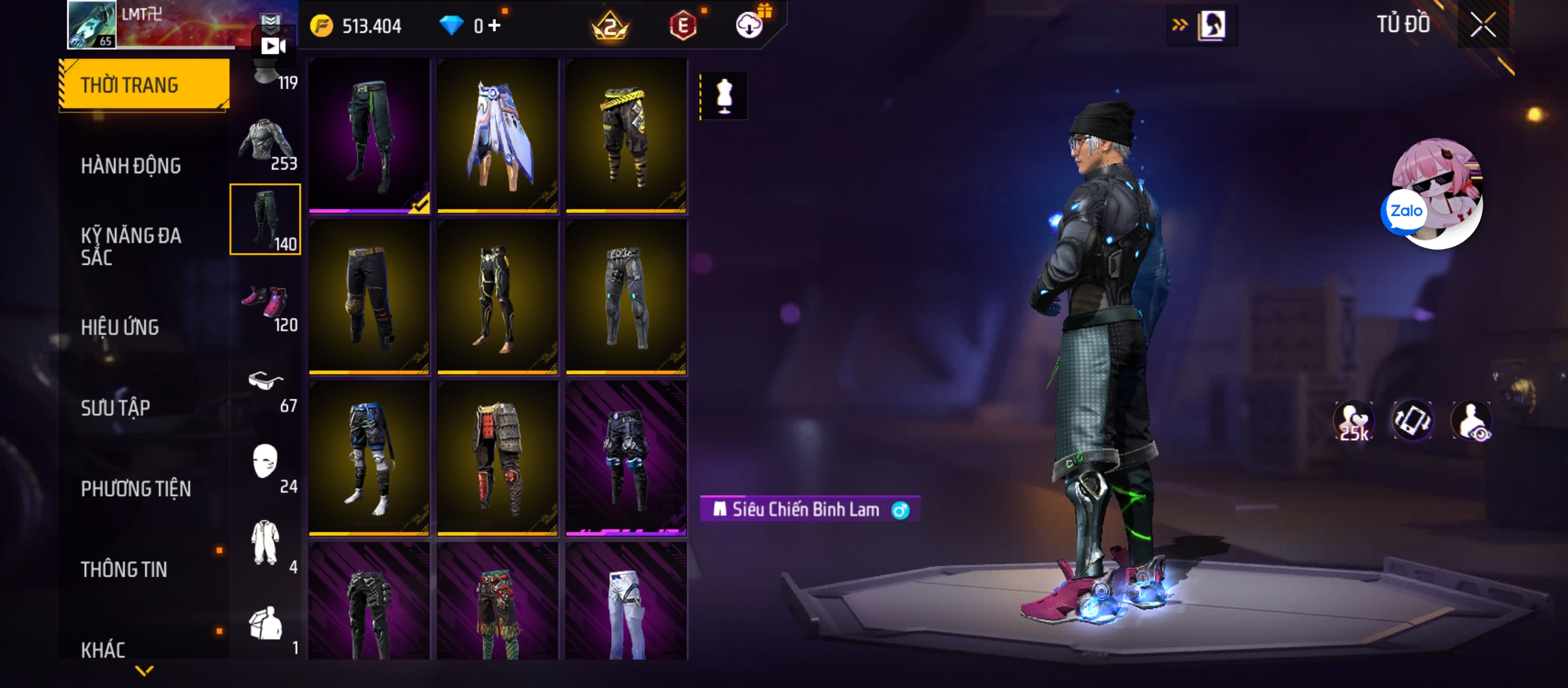Close the Tủ Đồ wardrobe screen
The height and width of the screenshot is (688, 1568).
point(1483,25)
